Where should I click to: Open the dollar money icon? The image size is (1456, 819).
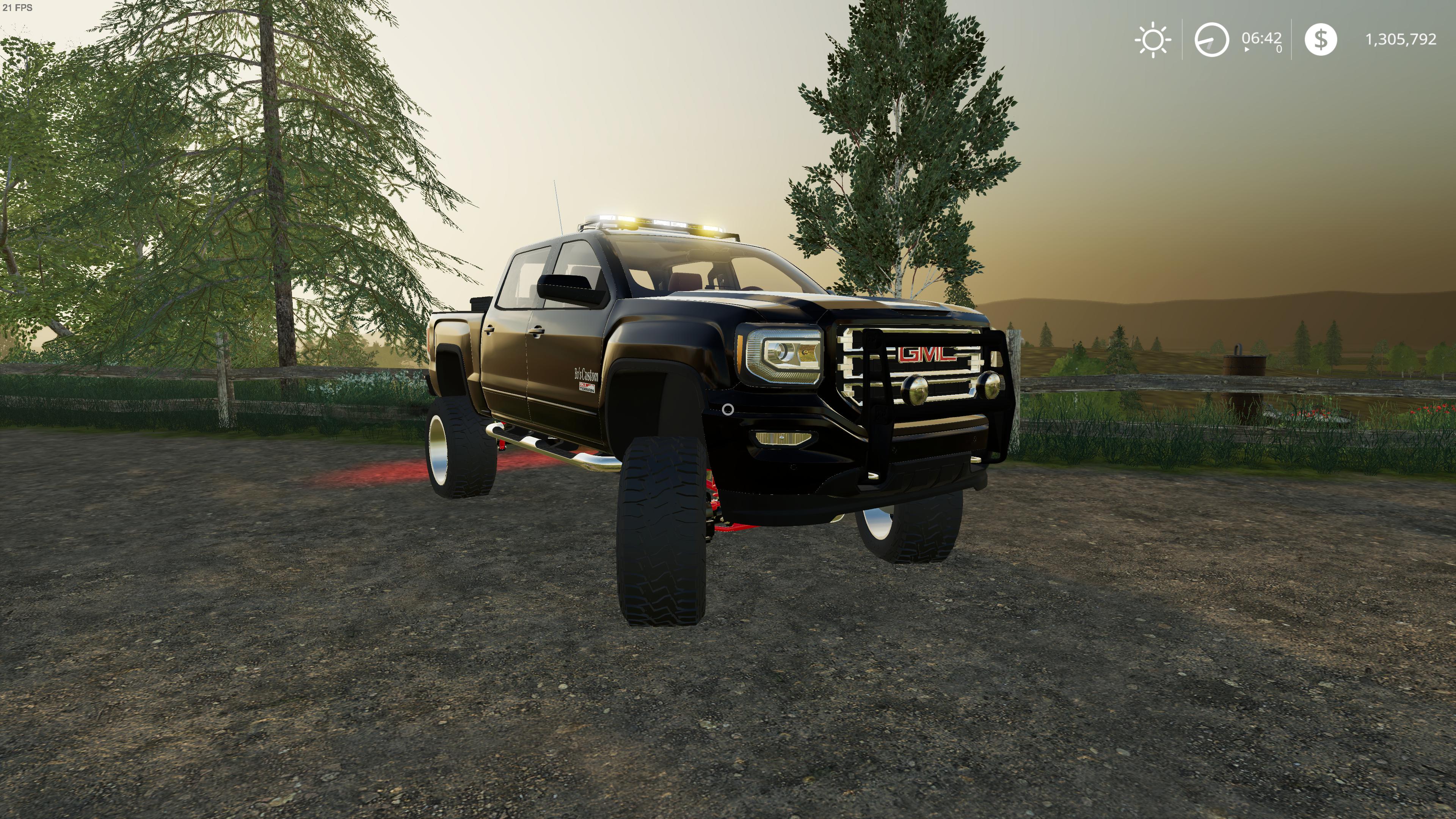coord(1320,39)
